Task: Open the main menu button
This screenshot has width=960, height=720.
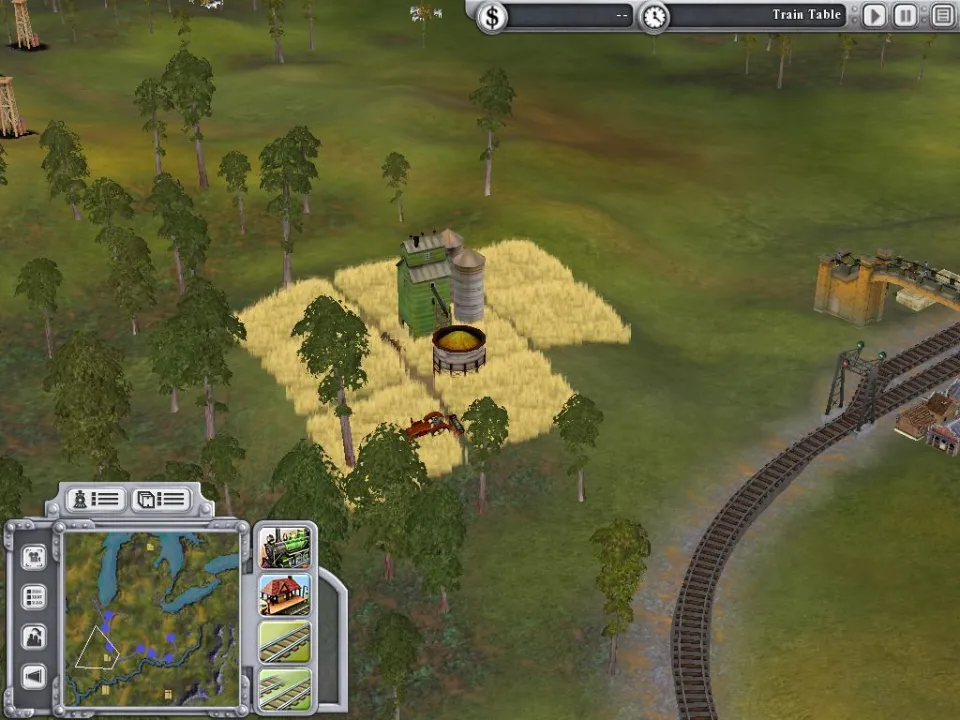Action: 942,15
